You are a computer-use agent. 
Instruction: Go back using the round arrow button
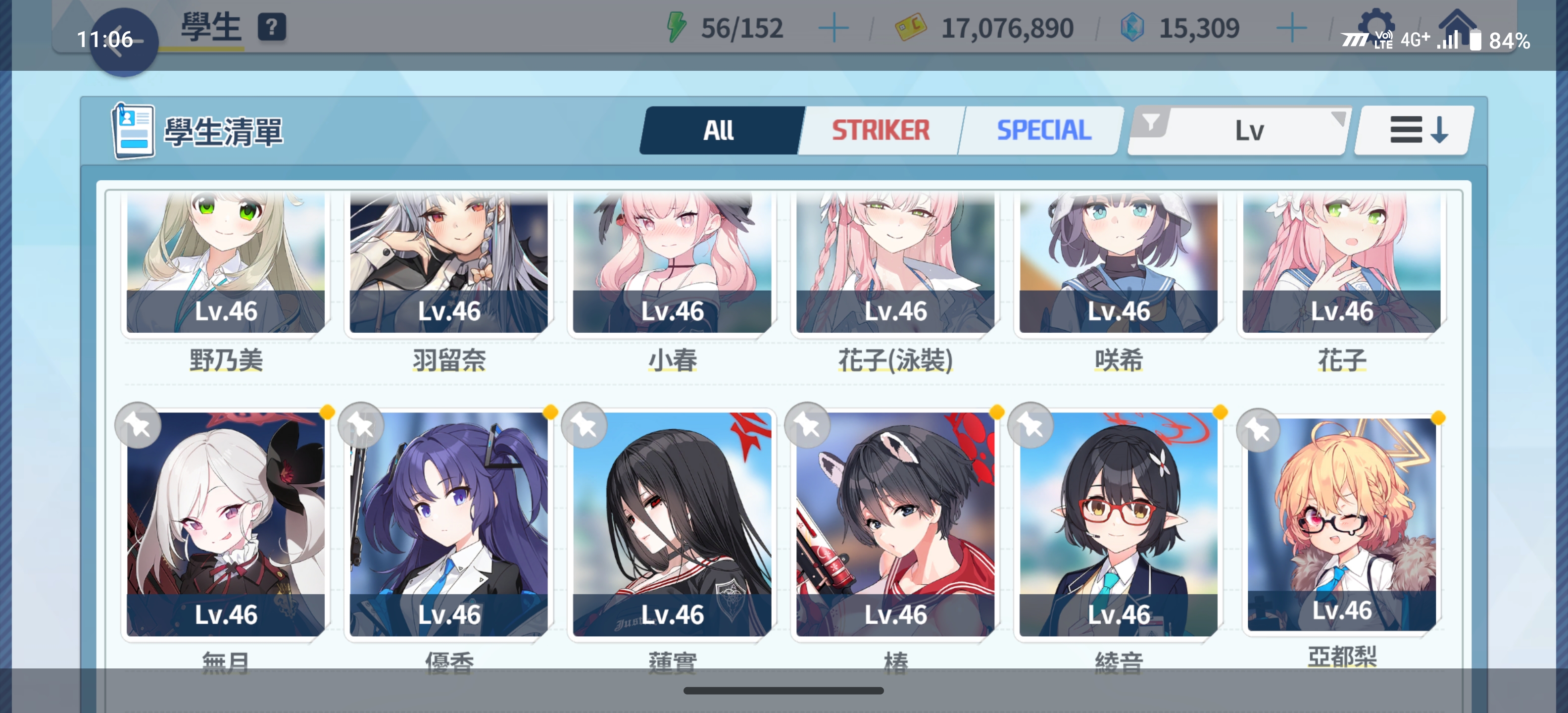click(124, 42)
